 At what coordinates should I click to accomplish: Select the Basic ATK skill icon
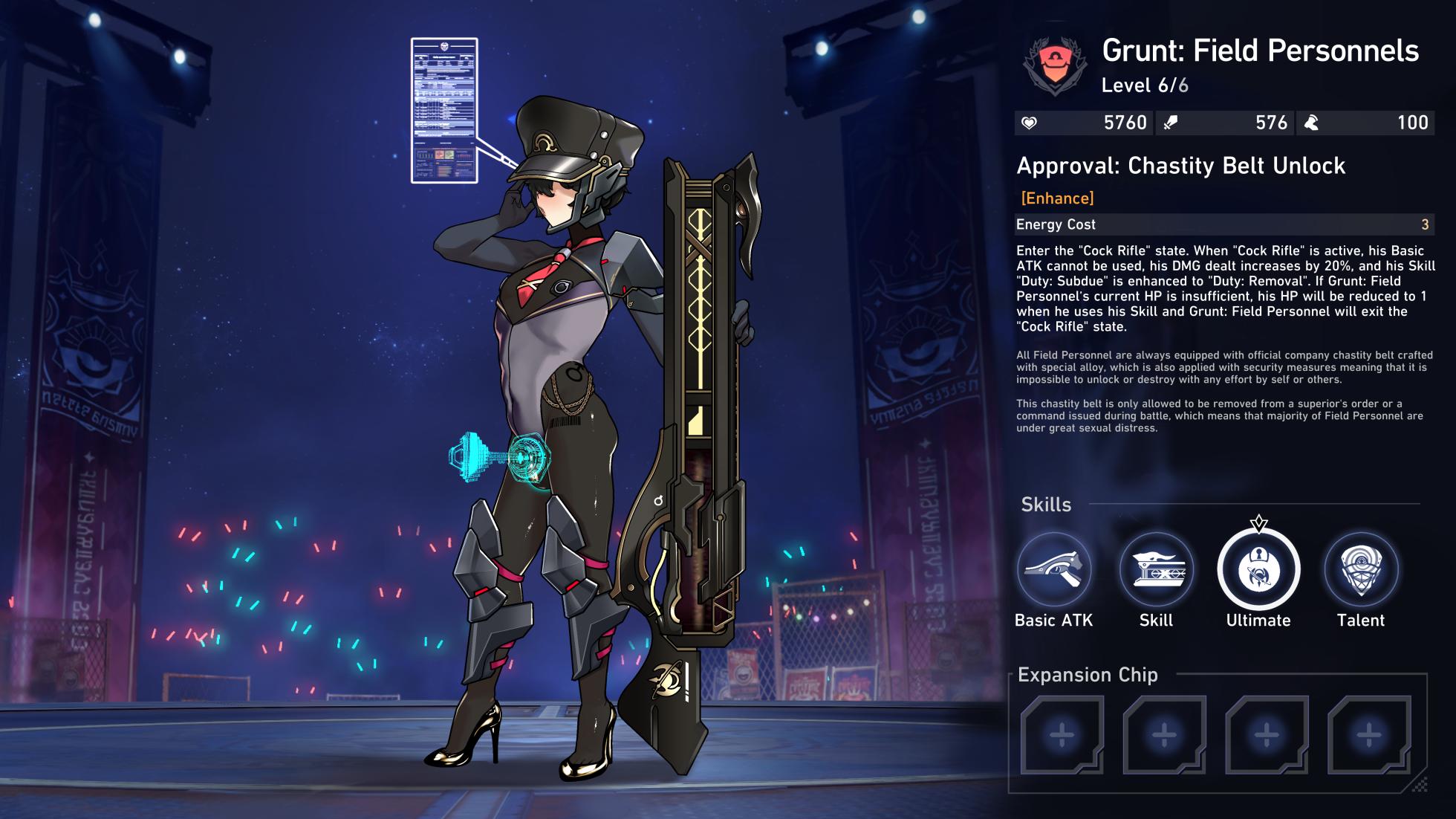(x=1053, y=570)
